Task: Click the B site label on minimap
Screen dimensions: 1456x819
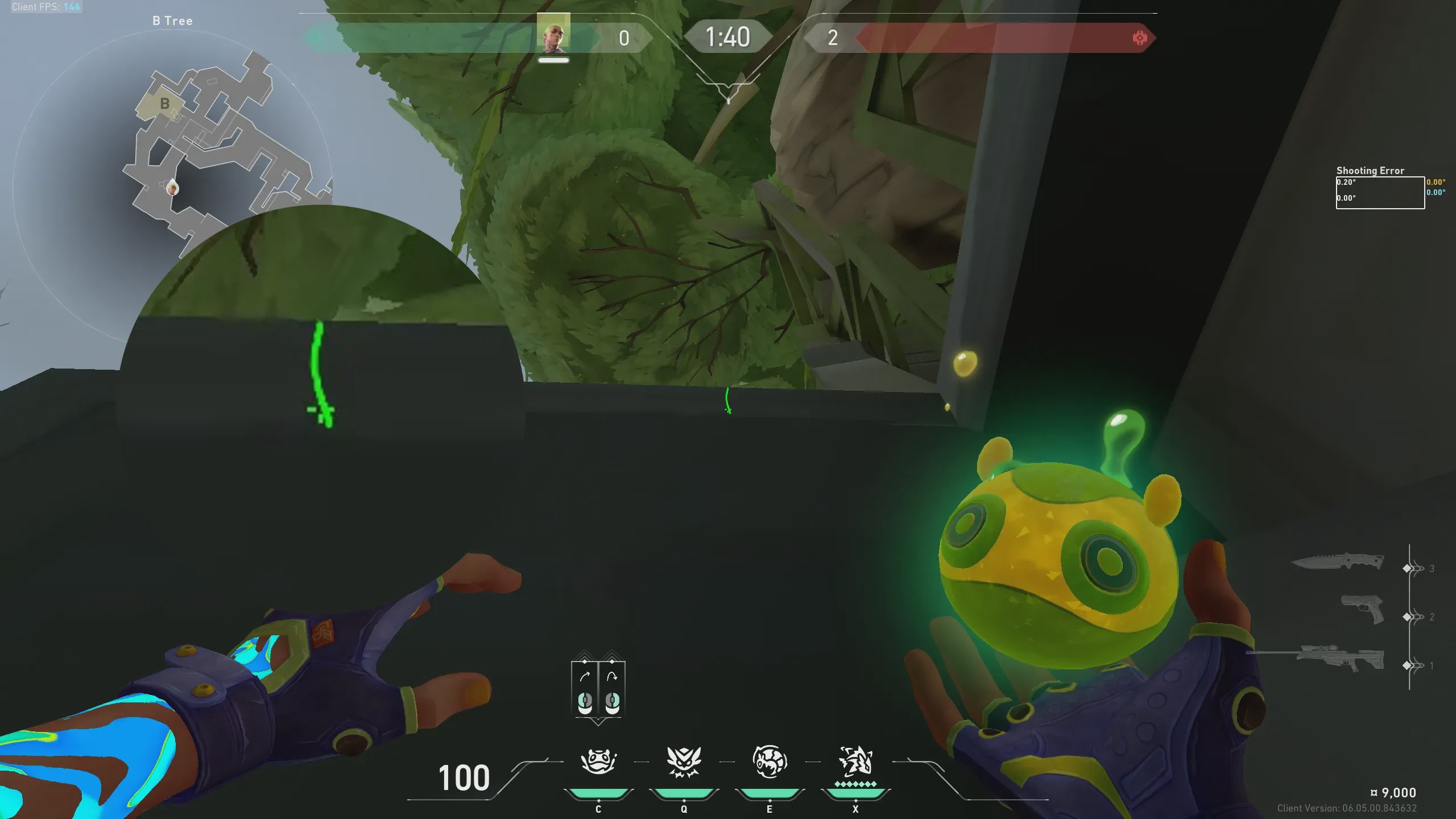Action: 165,104
